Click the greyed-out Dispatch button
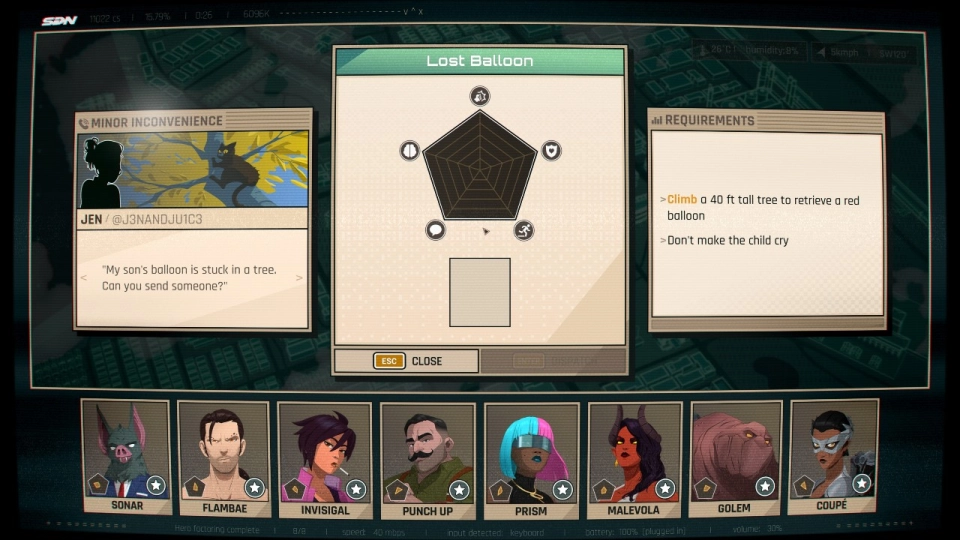Screen dimensions: 960x540 click(x=553, y=361)
